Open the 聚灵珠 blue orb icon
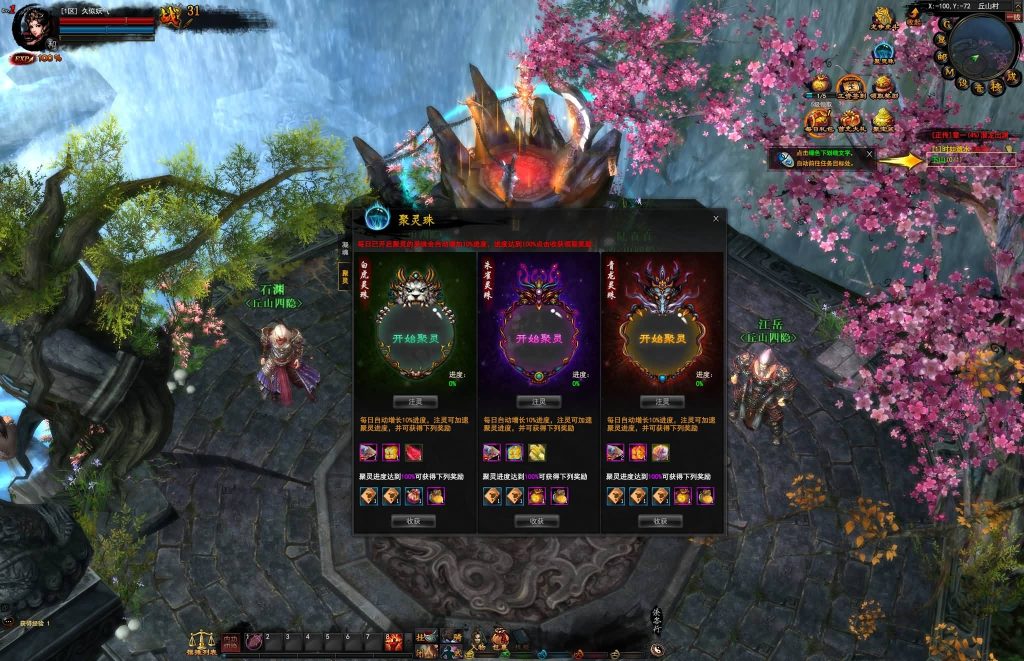 click(x=883, y=50)
